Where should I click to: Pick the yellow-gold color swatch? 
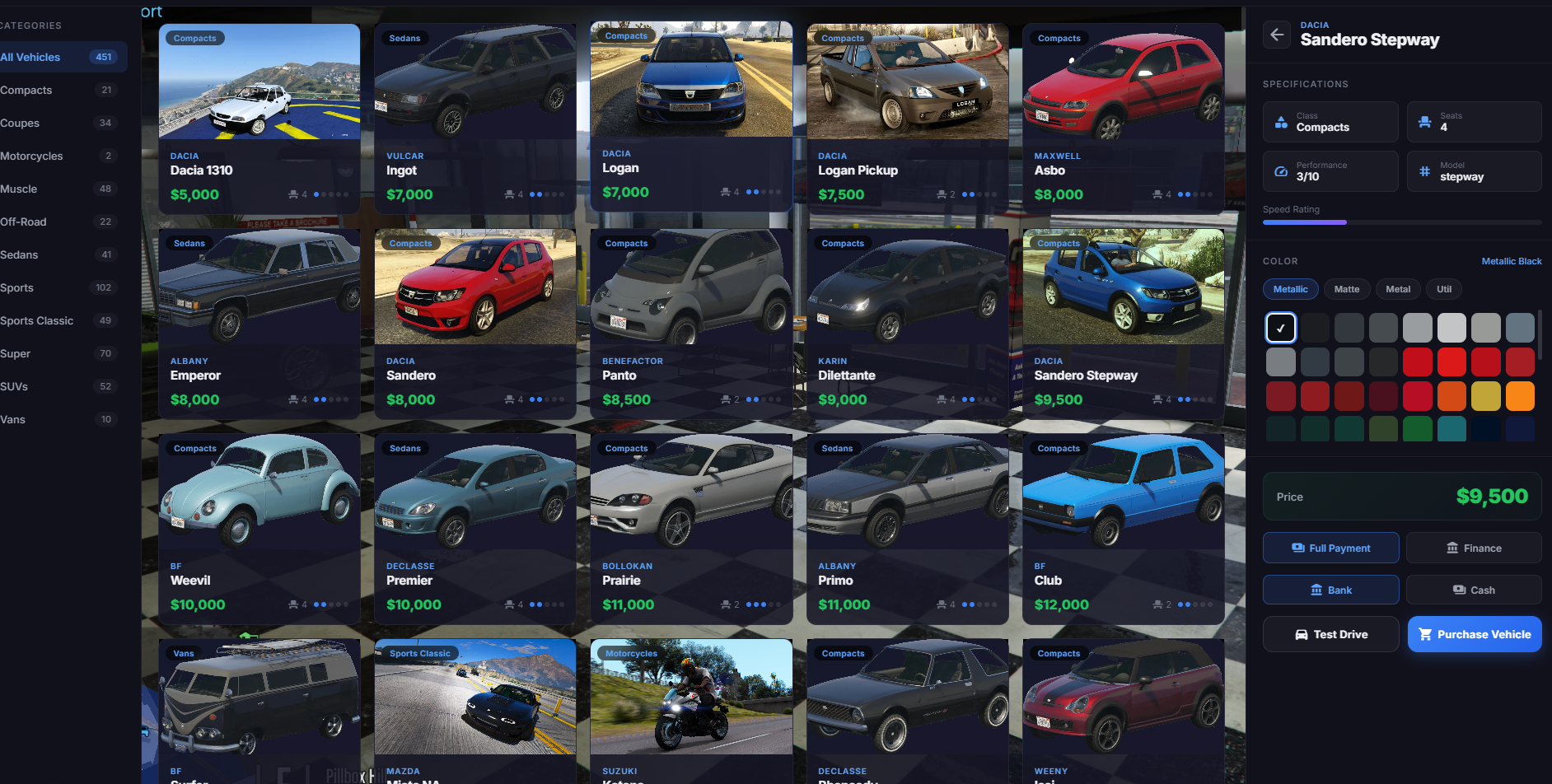1485,396
